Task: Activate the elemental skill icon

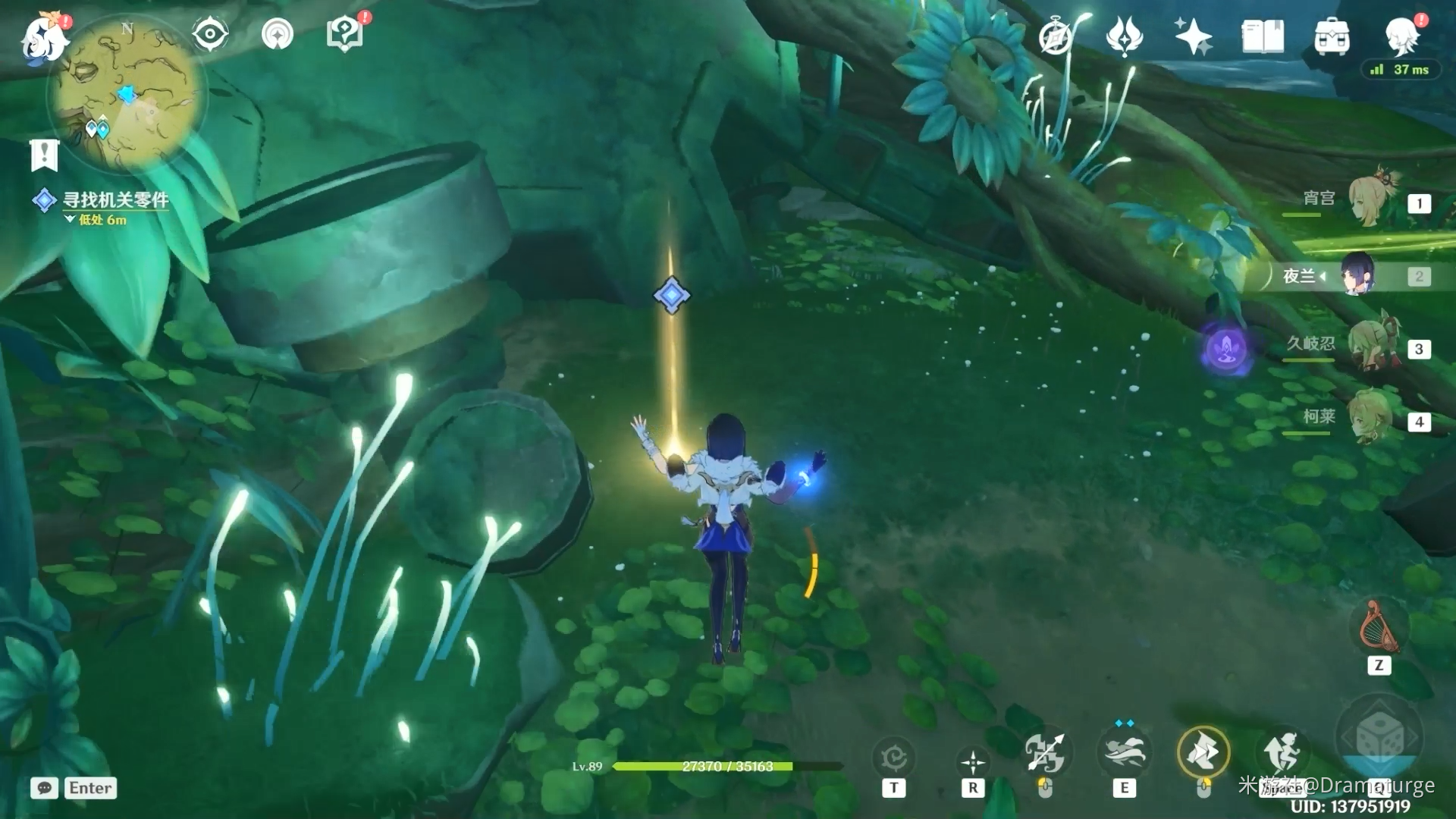Action: (x=1124, y=753)
